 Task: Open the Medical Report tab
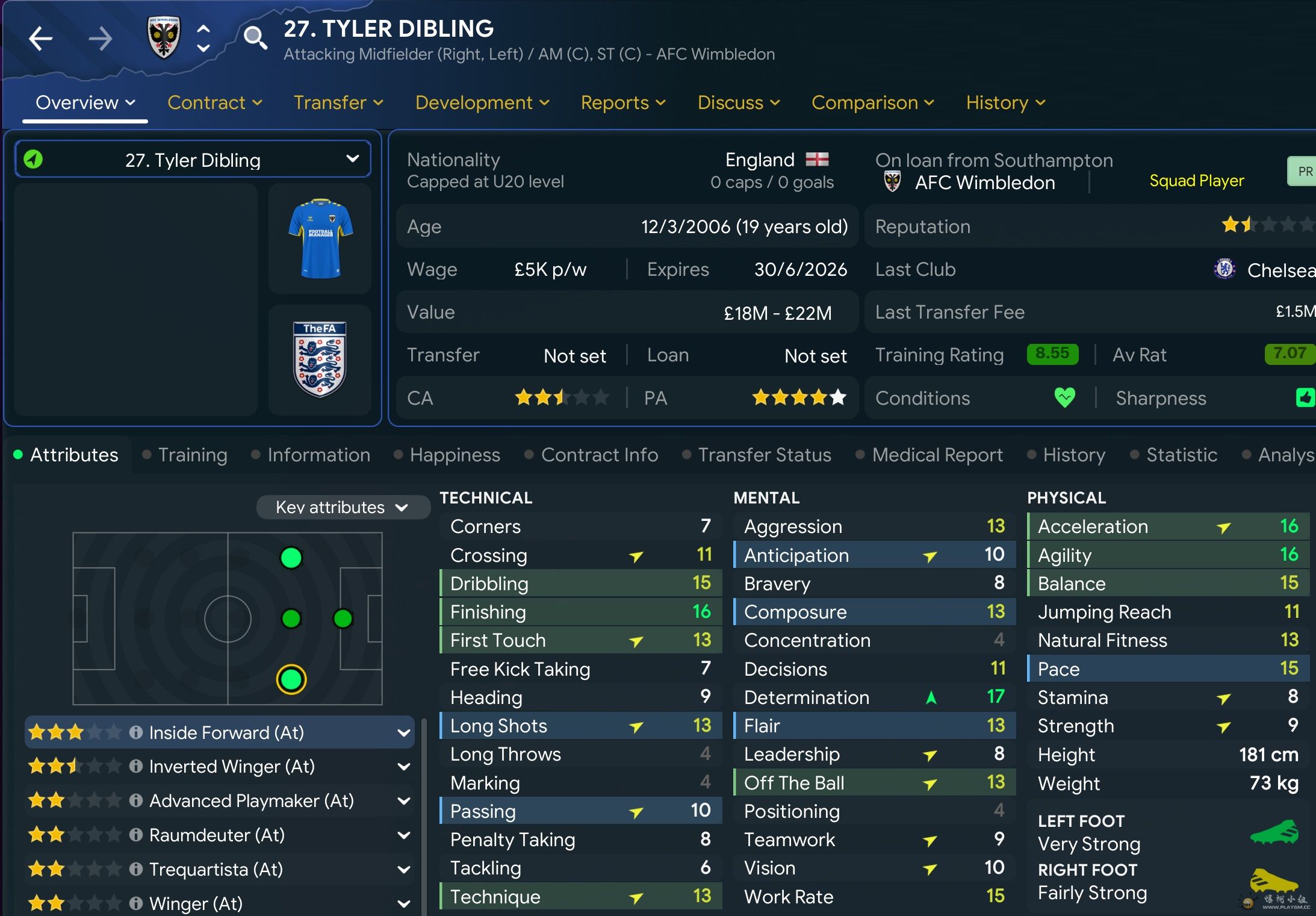937,455
